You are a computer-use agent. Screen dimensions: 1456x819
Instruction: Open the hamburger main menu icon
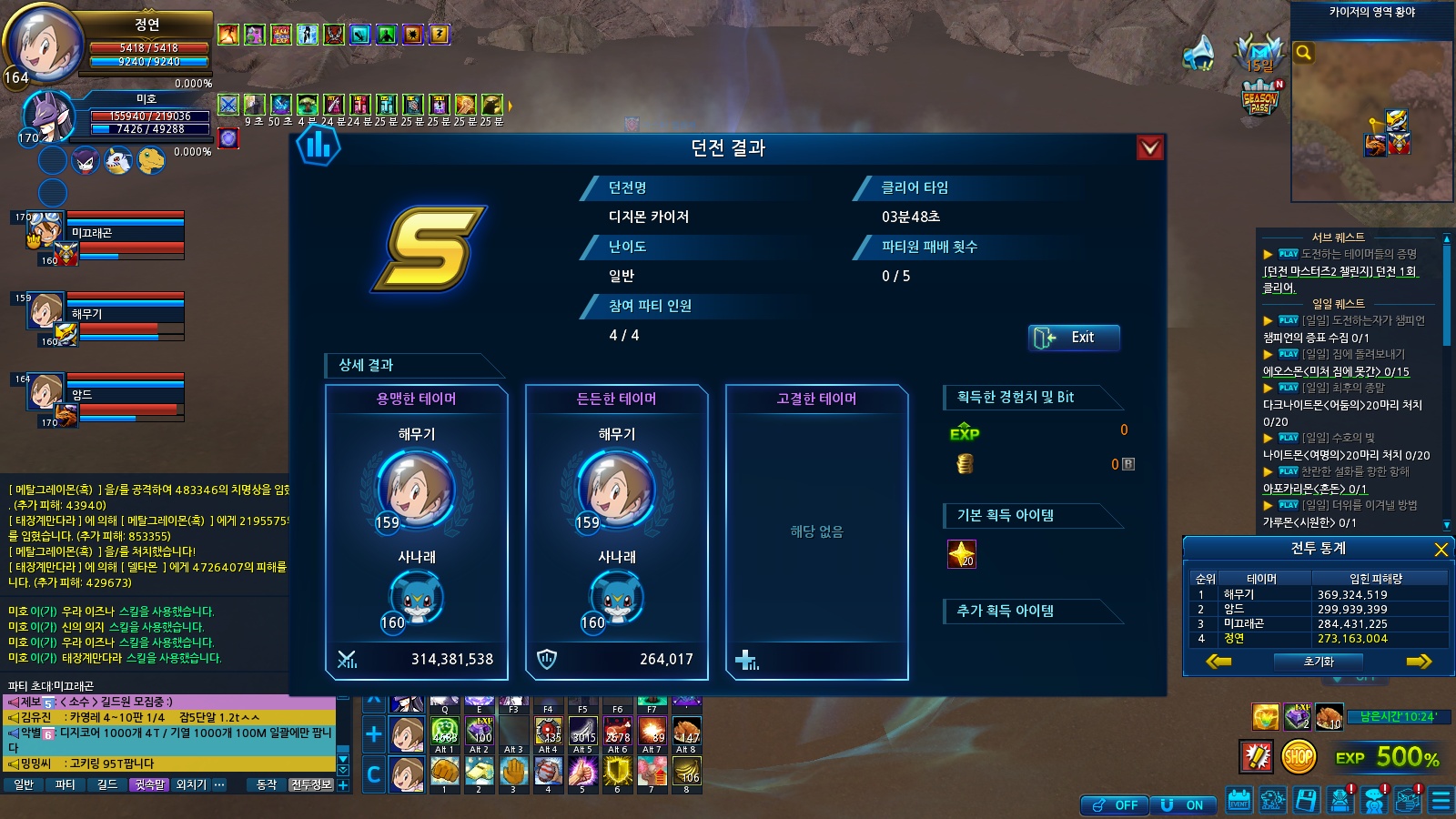(1441, 801)
